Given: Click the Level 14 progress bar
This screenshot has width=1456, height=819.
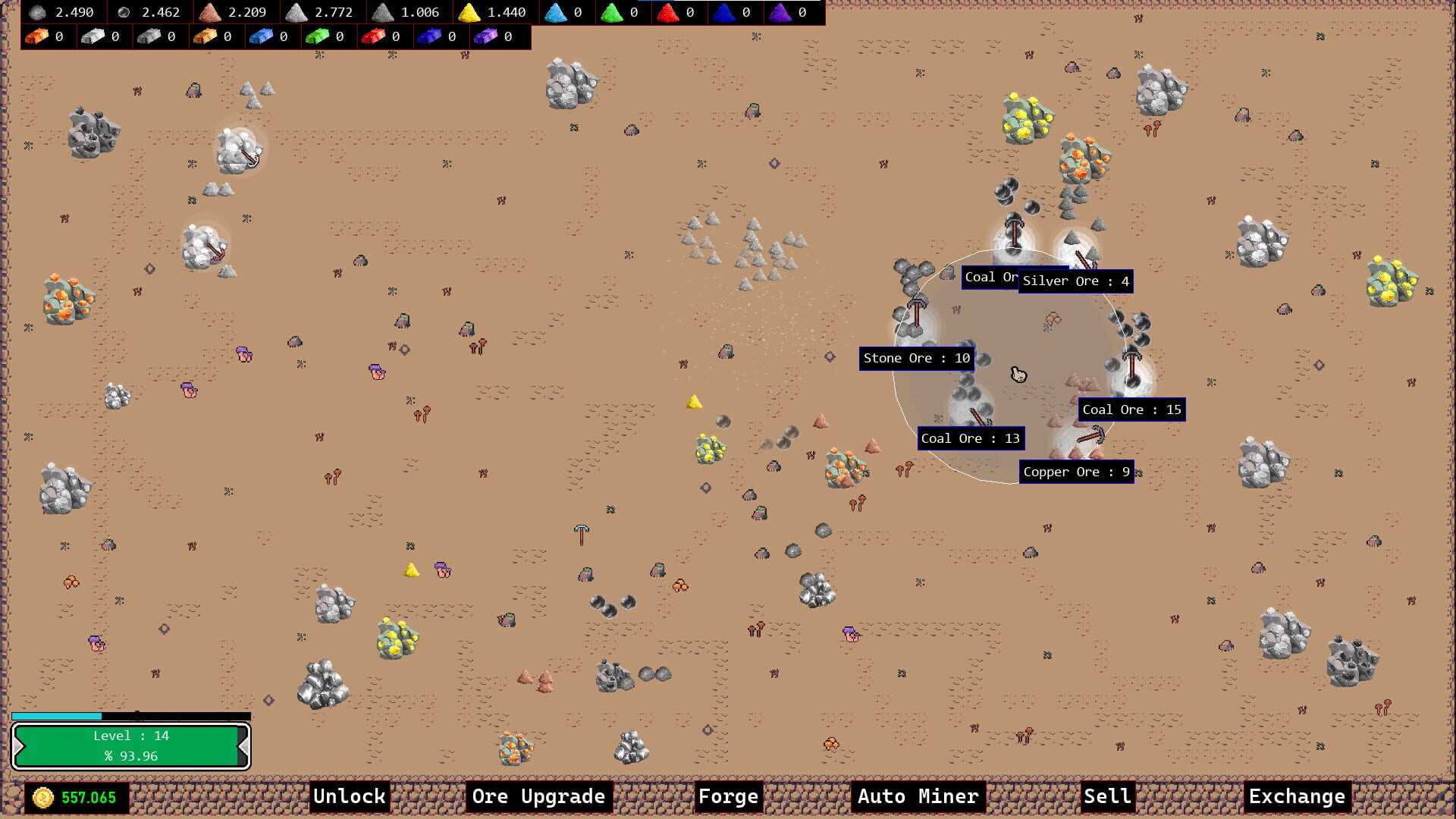Looking at the screenshot, I should (x=129, y=745).
